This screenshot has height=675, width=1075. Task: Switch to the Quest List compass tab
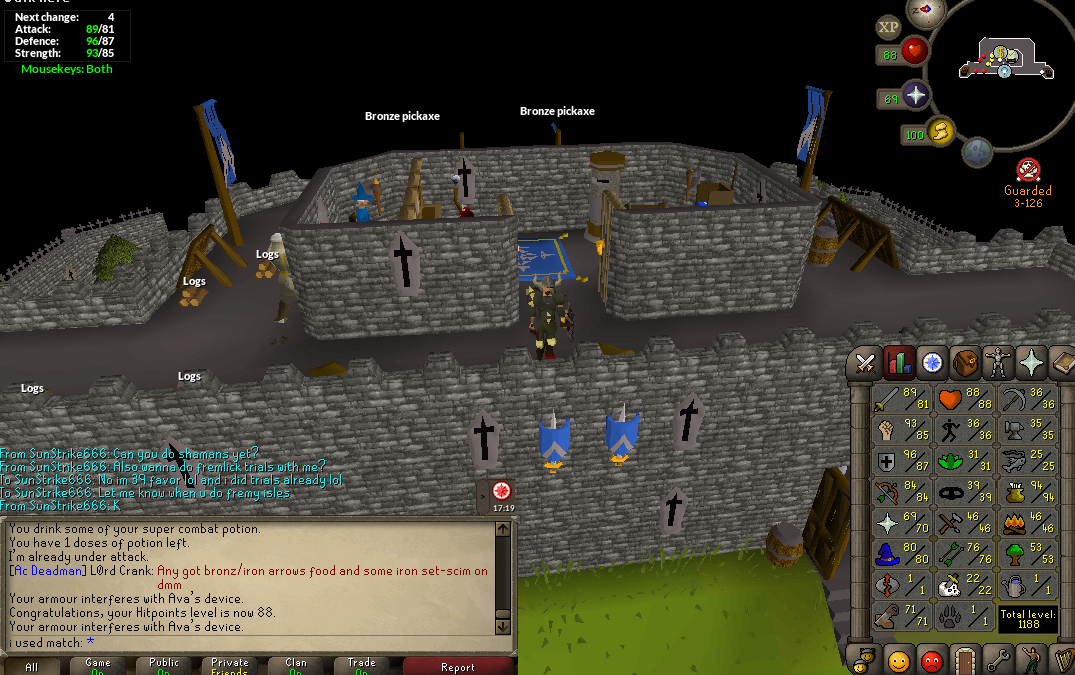[x=932, y=362]
